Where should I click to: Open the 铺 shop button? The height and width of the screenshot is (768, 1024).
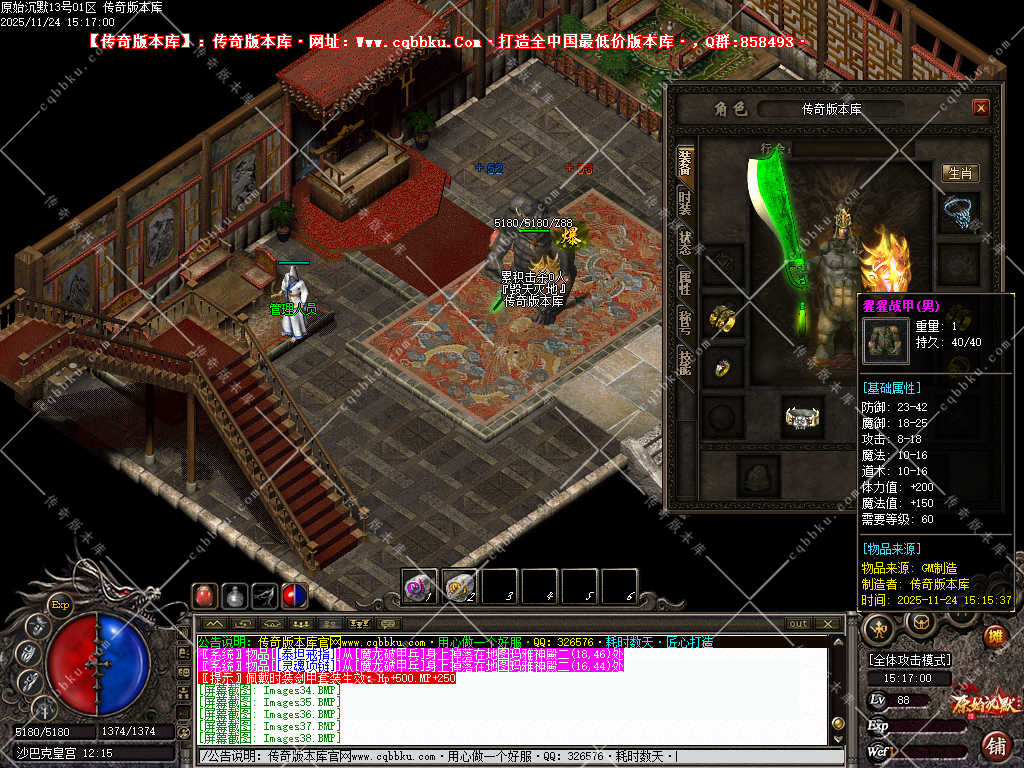point(995,744)
